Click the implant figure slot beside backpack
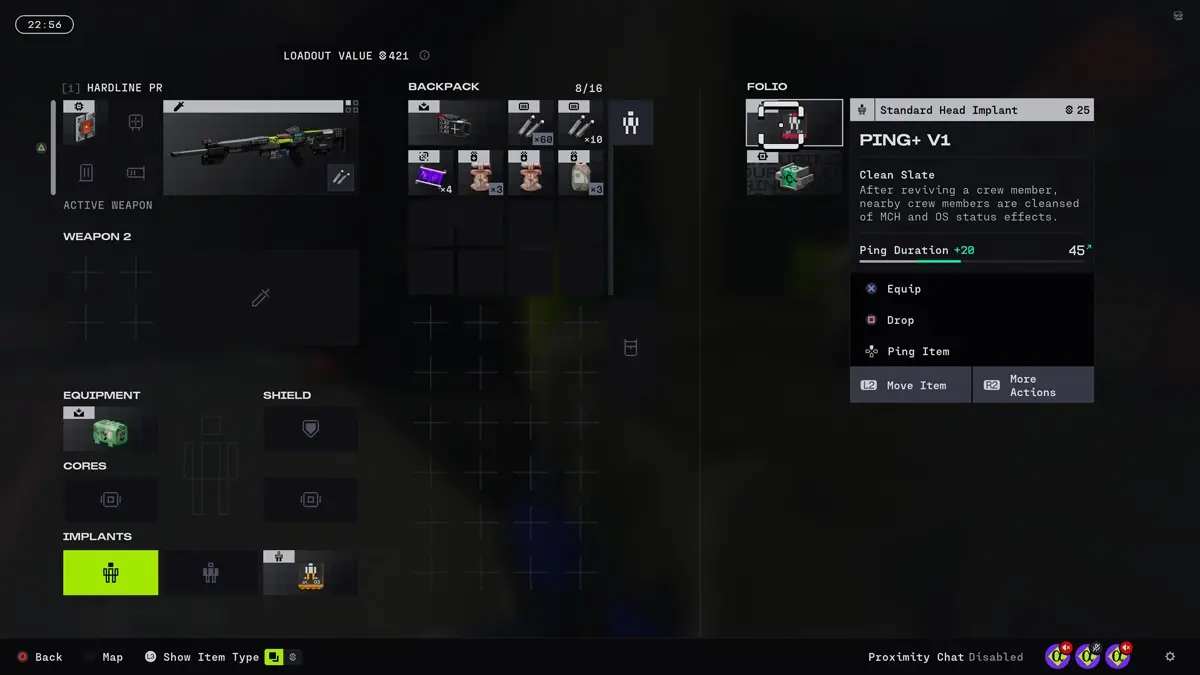Viewport: 1200px width, 675px height. tap(631, 123)
